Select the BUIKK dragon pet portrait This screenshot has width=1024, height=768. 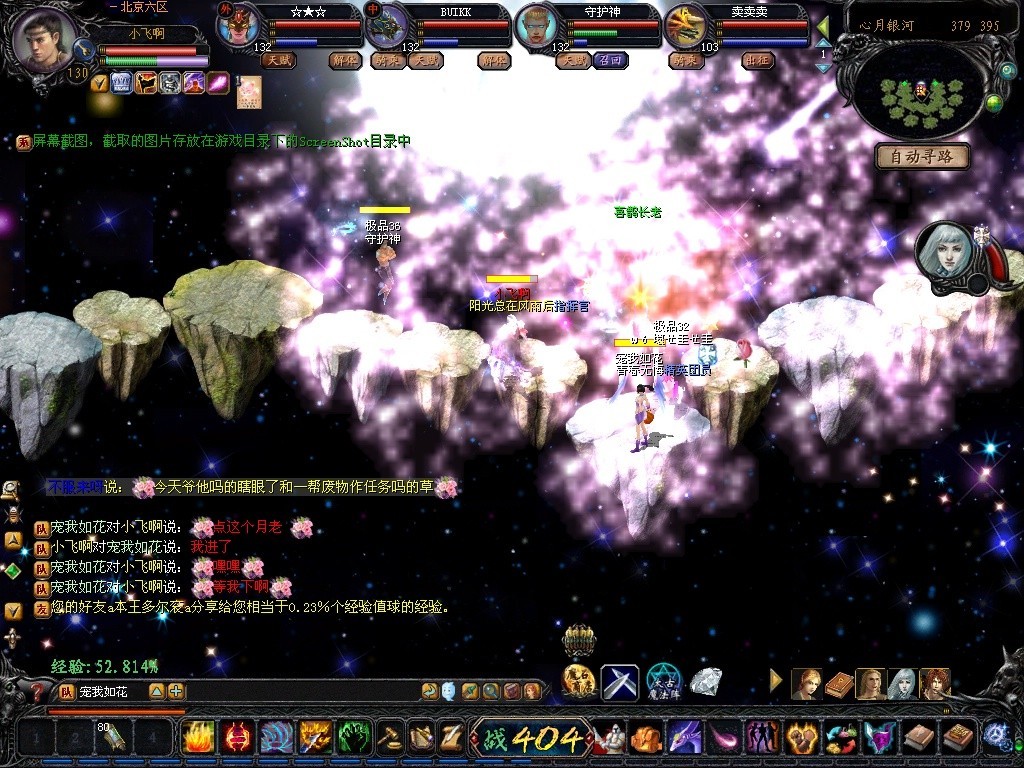pos(385,25)
